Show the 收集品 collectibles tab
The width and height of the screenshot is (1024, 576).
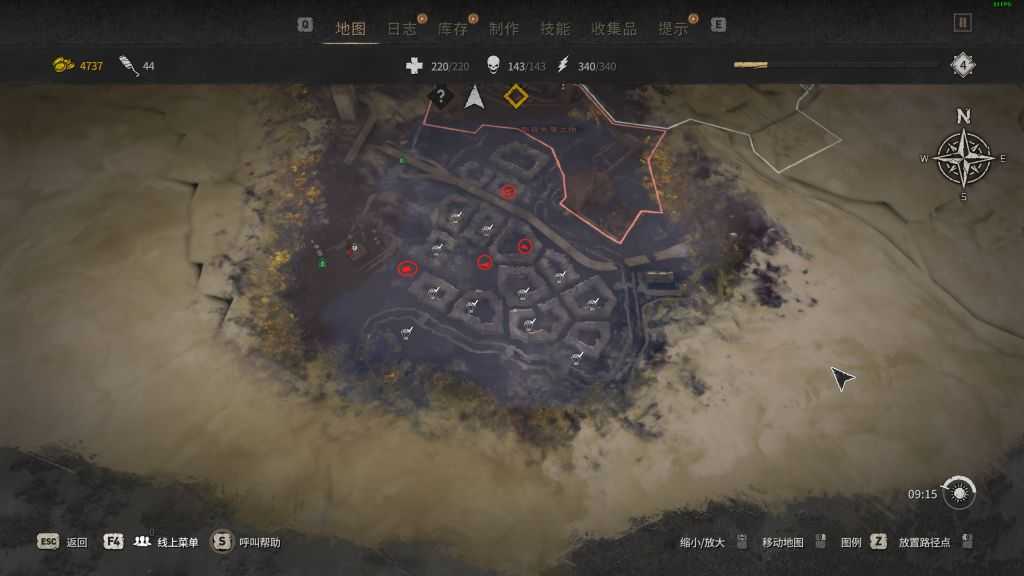614,28
